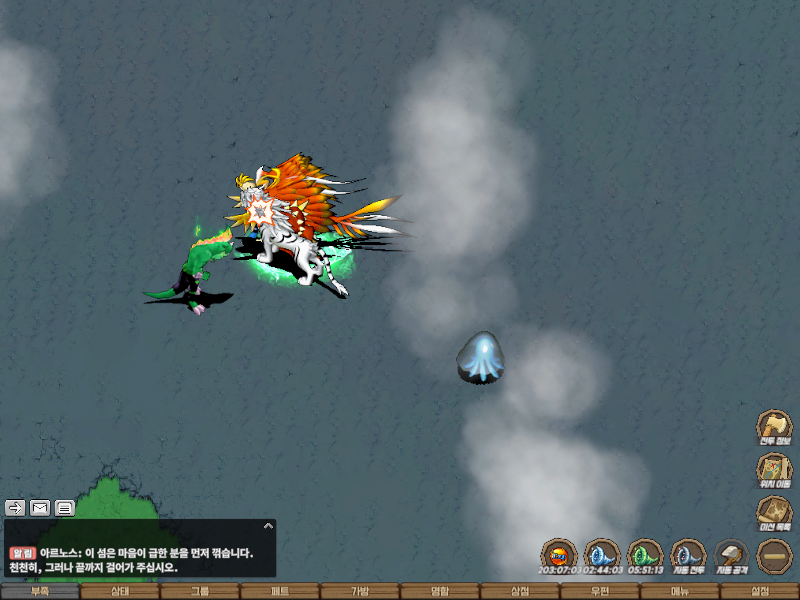Open the 부족 tribe menu
The height and width of the screenshot is (600, 800).
pyautogui.click(x=40, y=591)
